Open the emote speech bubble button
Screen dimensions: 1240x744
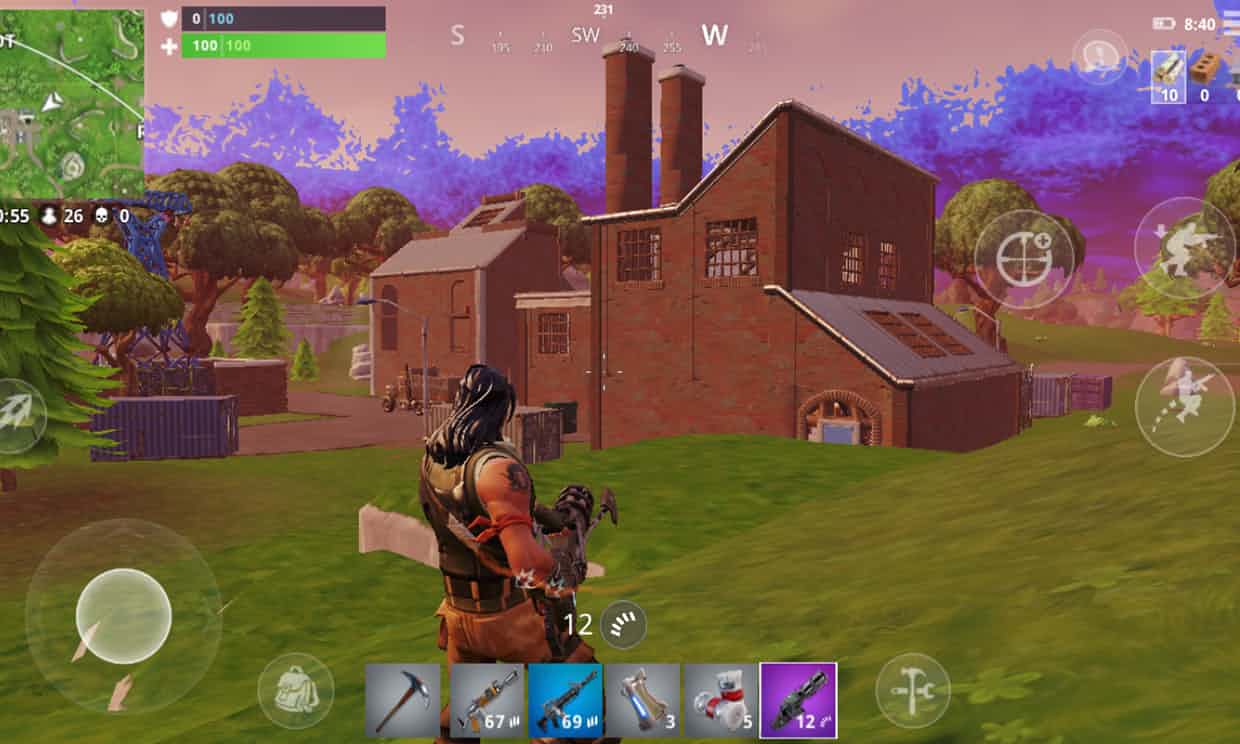[1100, 56]
